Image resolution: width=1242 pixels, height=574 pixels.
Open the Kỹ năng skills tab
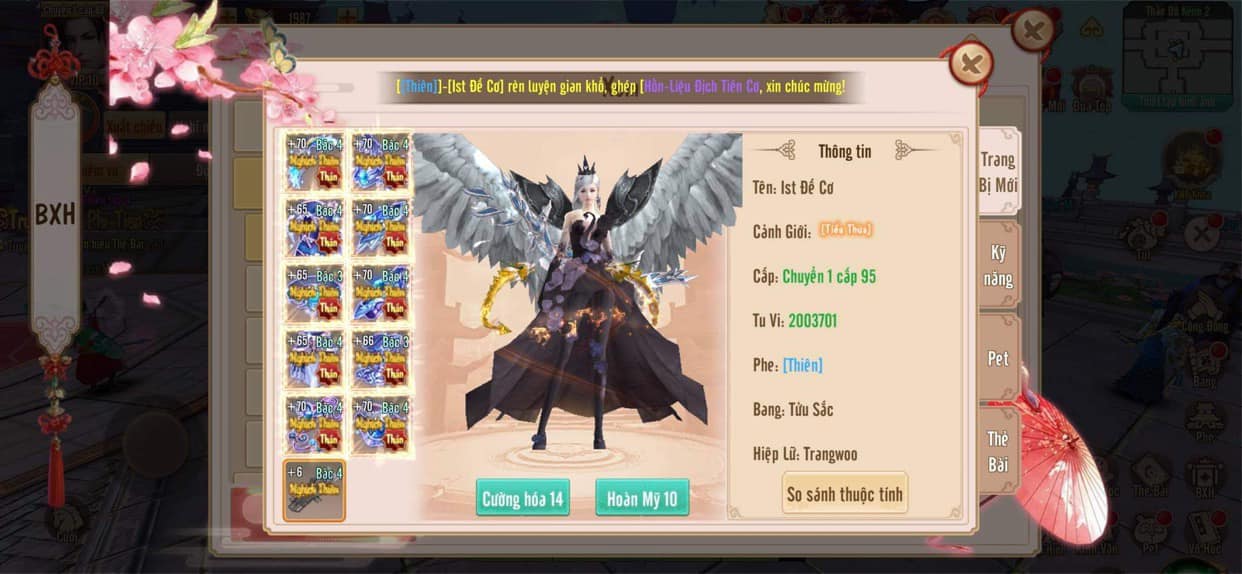tap(997, 266)
